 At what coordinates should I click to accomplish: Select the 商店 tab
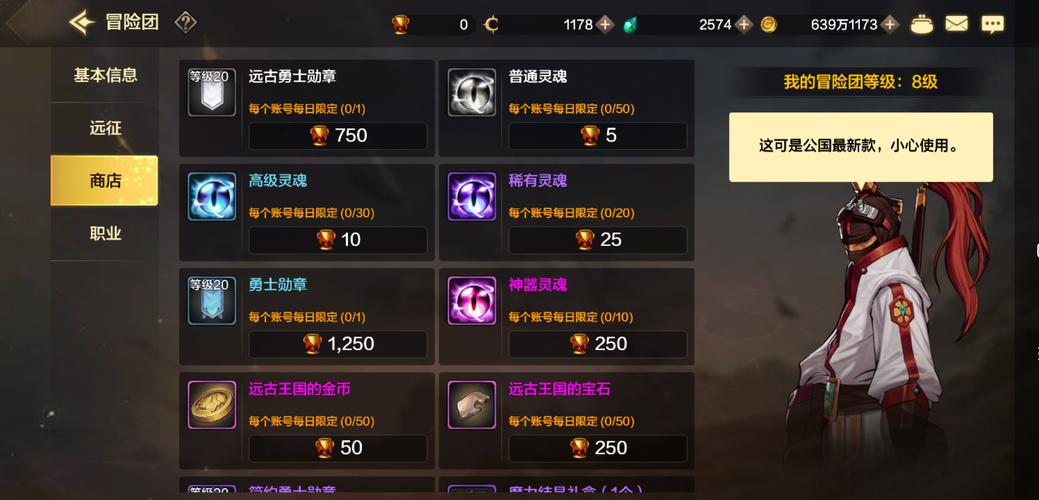(x=105, y=181)
